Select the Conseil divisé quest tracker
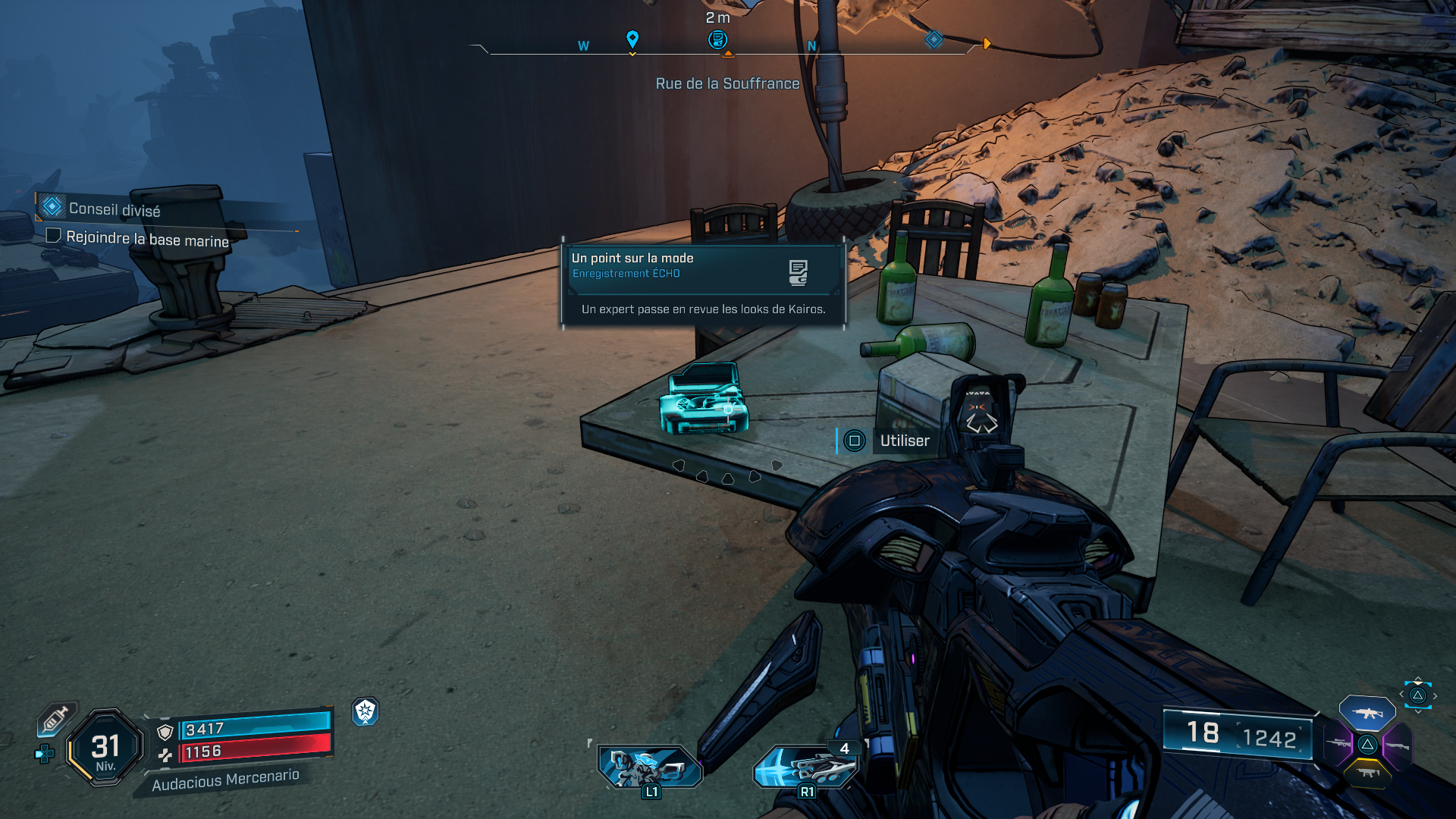Viewport: 1456px width, 819px height. pos(114,209)
